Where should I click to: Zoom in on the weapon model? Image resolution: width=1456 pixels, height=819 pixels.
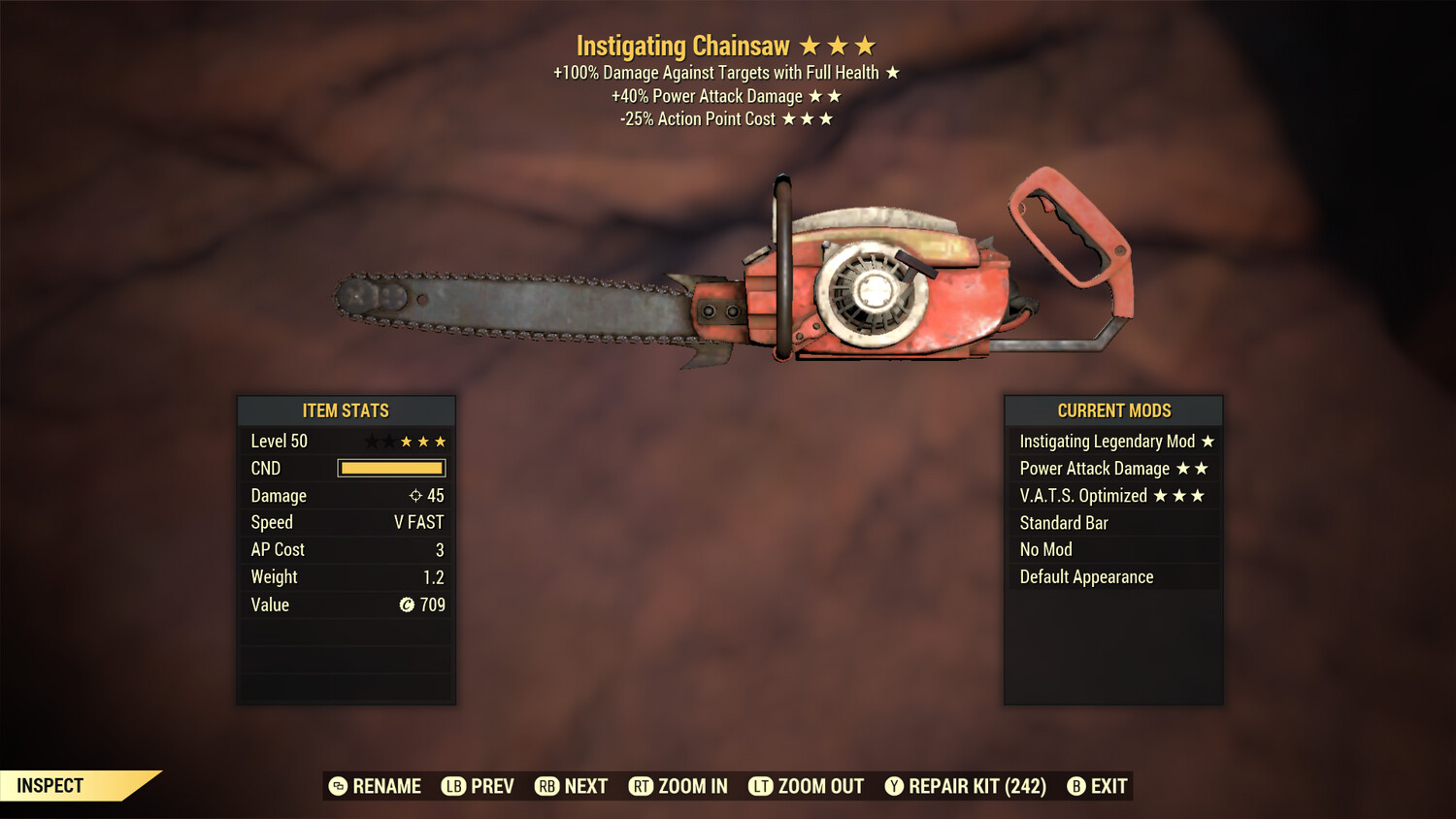pos(678,786)
